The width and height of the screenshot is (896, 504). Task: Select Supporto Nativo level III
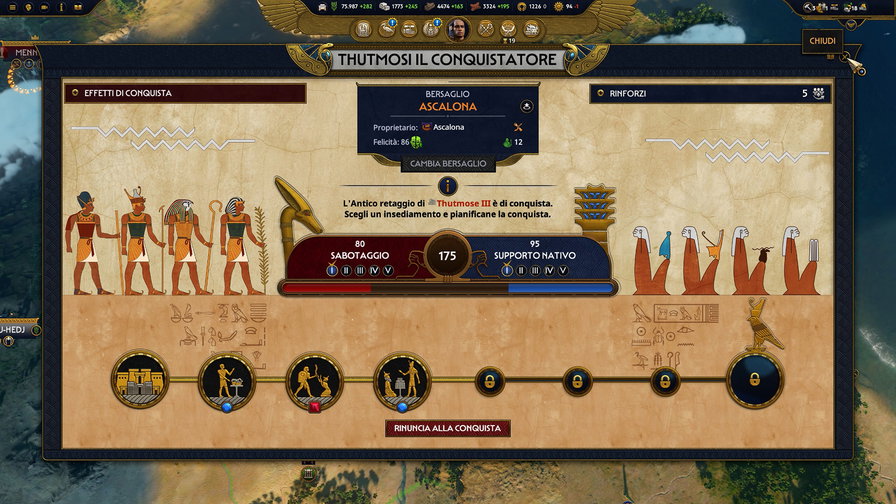534,270
